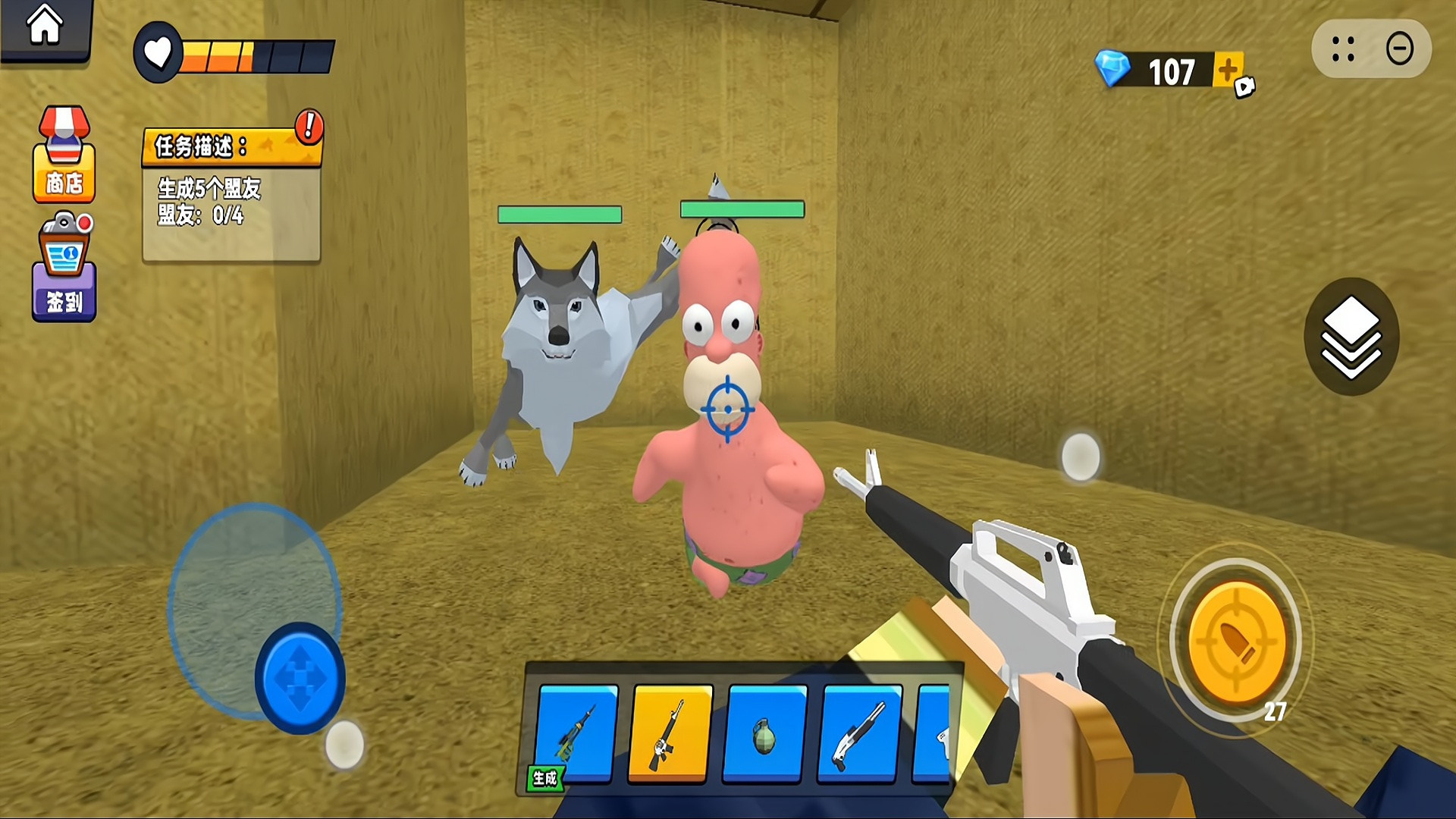1456x819 pixels.
Task: Open the four-dot mini program menu
Action: 1343,49
